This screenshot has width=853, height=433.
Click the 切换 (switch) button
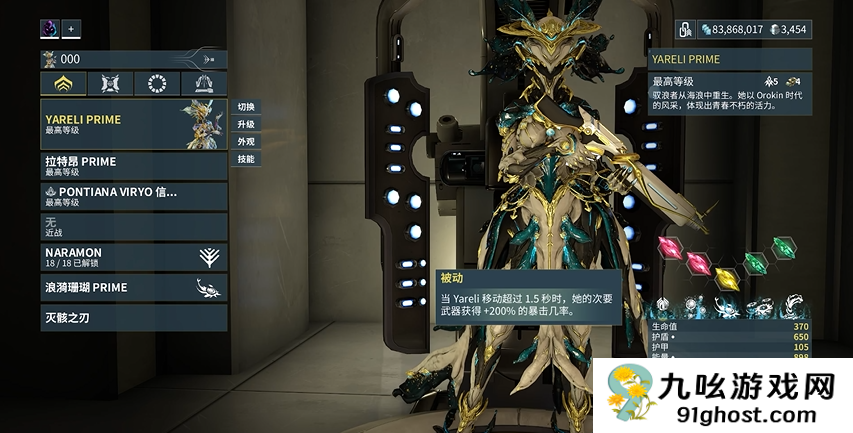click(x=246, y=107)
